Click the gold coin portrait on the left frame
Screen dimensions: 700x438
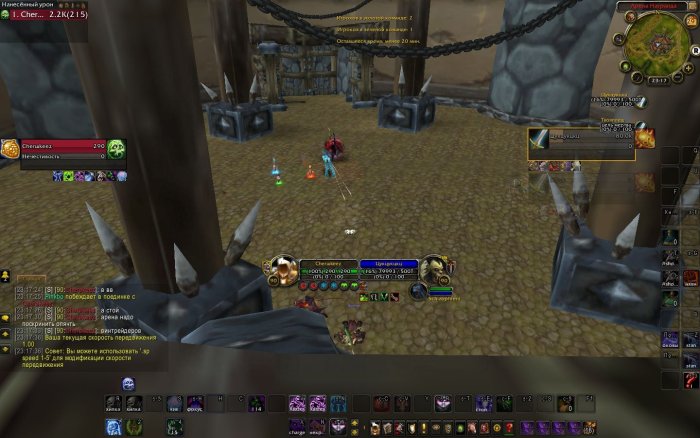[x=10, y=150]
